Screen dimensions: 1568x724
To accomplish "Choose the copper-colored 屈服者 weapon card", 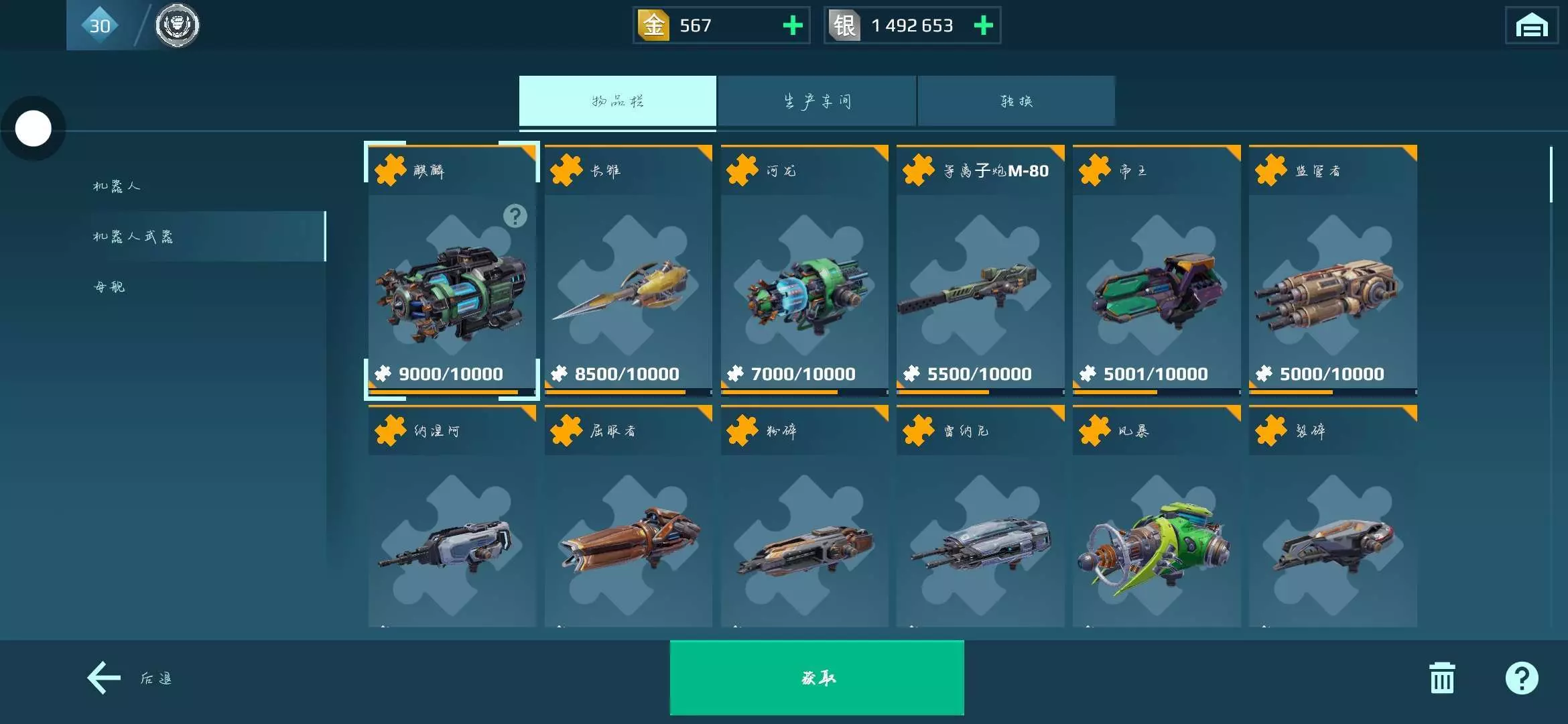I will [628, 530].
